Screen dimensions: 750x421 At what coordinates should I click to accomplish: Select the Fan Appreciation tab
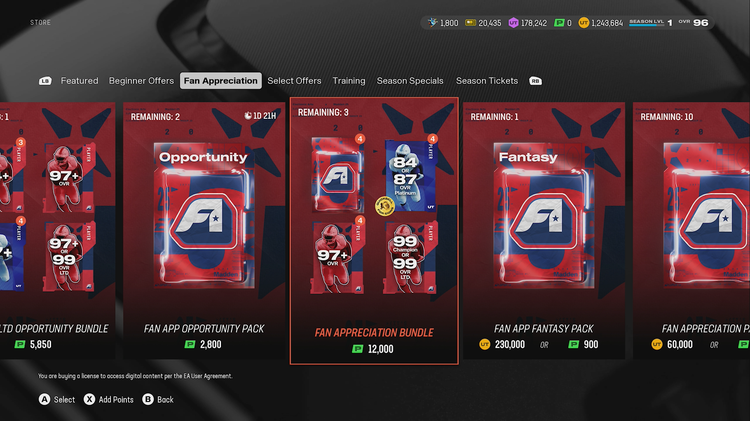pyautogui.click(x=220, y=81)
